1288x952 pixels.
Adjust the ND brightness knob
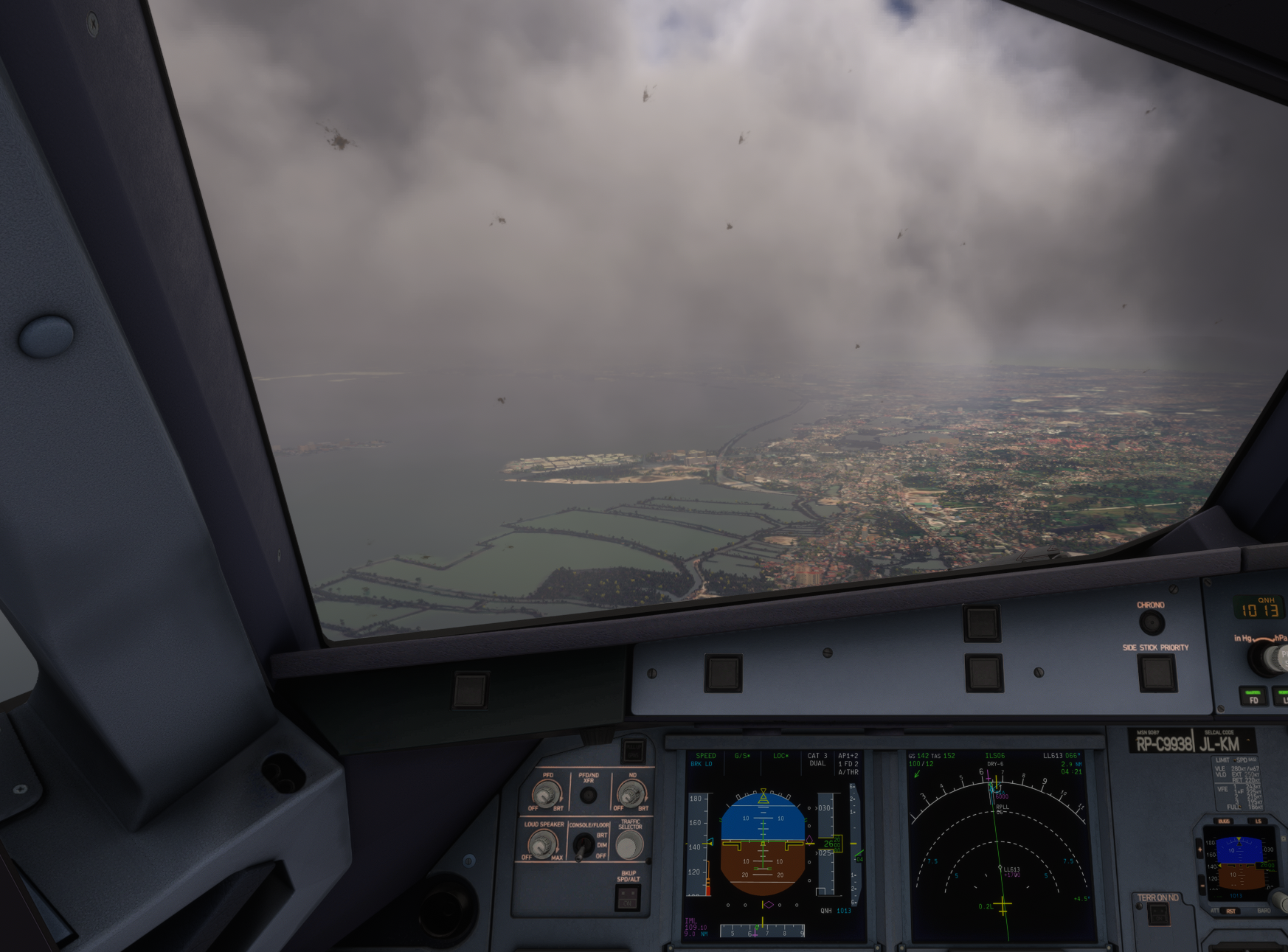click(x=631, y=793)
